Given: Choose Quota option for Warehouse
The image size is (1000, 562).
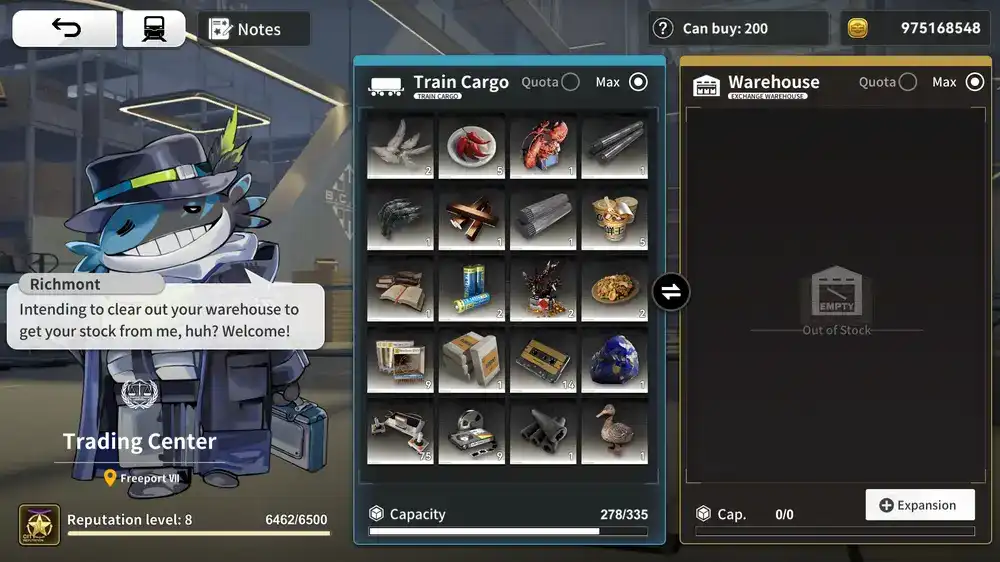Looking at the screenshot, I should (x=907, y=82).
